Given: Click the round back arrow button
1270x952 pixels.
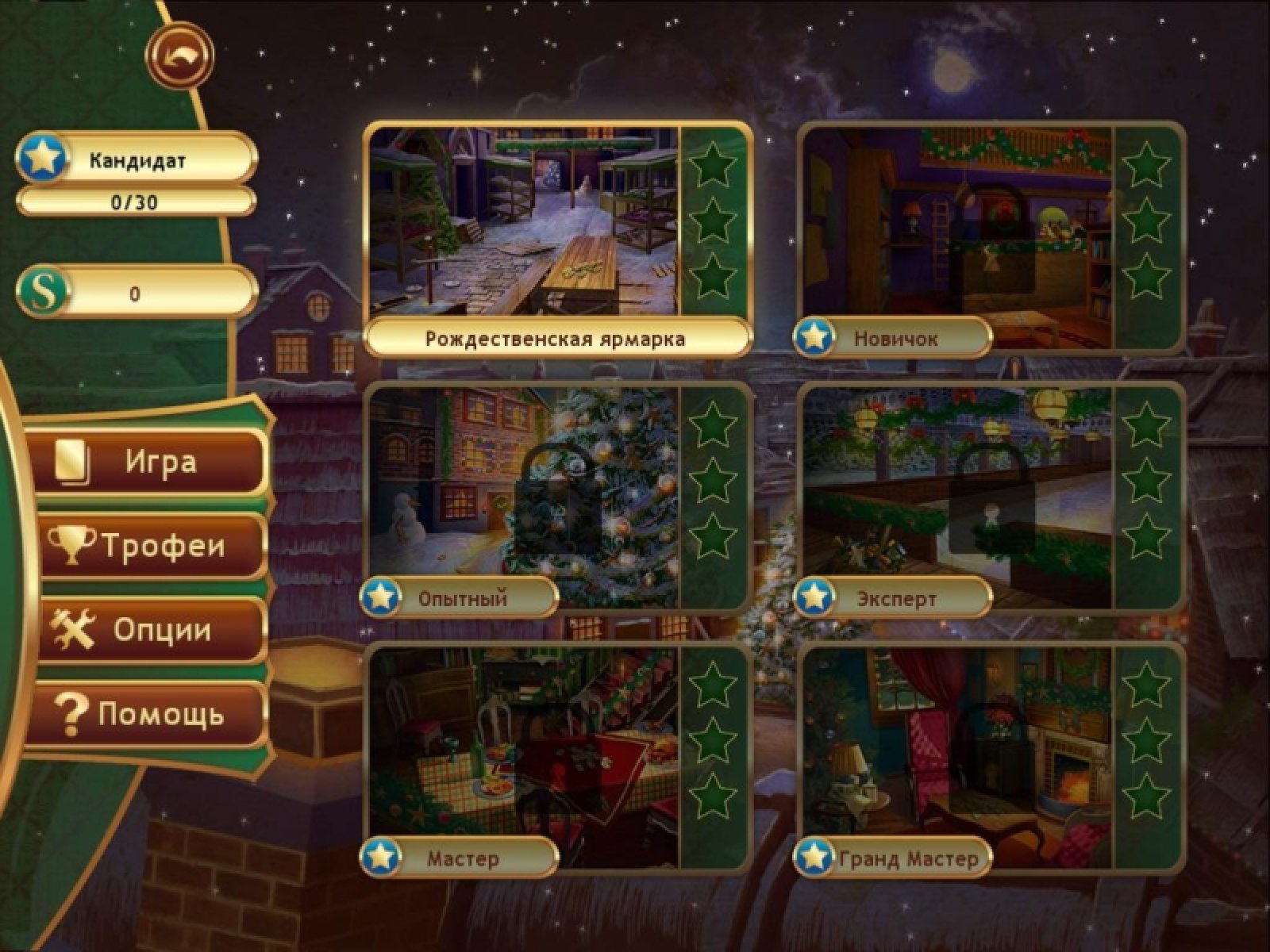Looking at the screenshot, I should (179, 56).
